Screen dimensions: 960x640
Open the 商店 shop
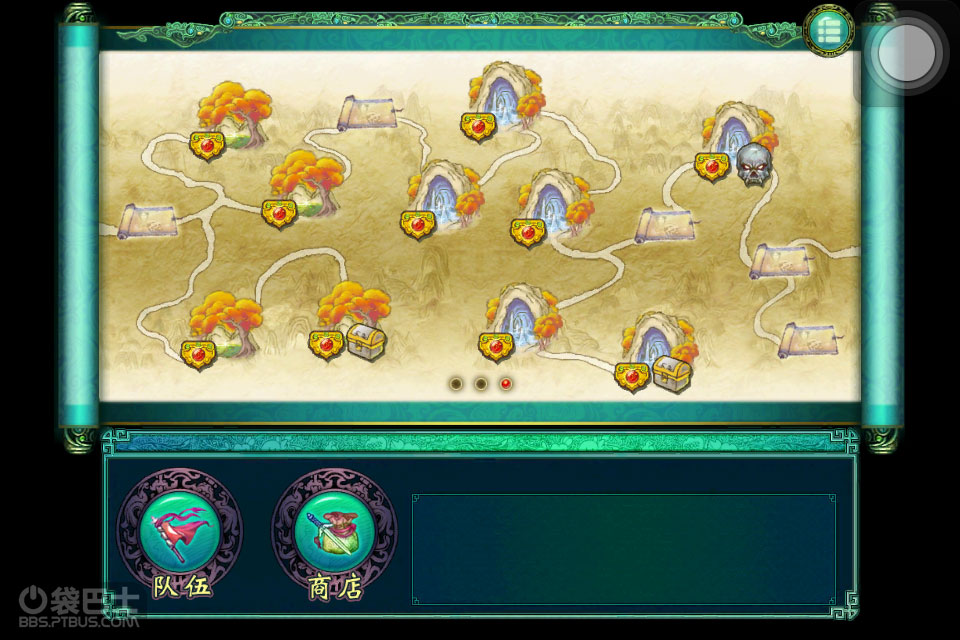(334, 531)
